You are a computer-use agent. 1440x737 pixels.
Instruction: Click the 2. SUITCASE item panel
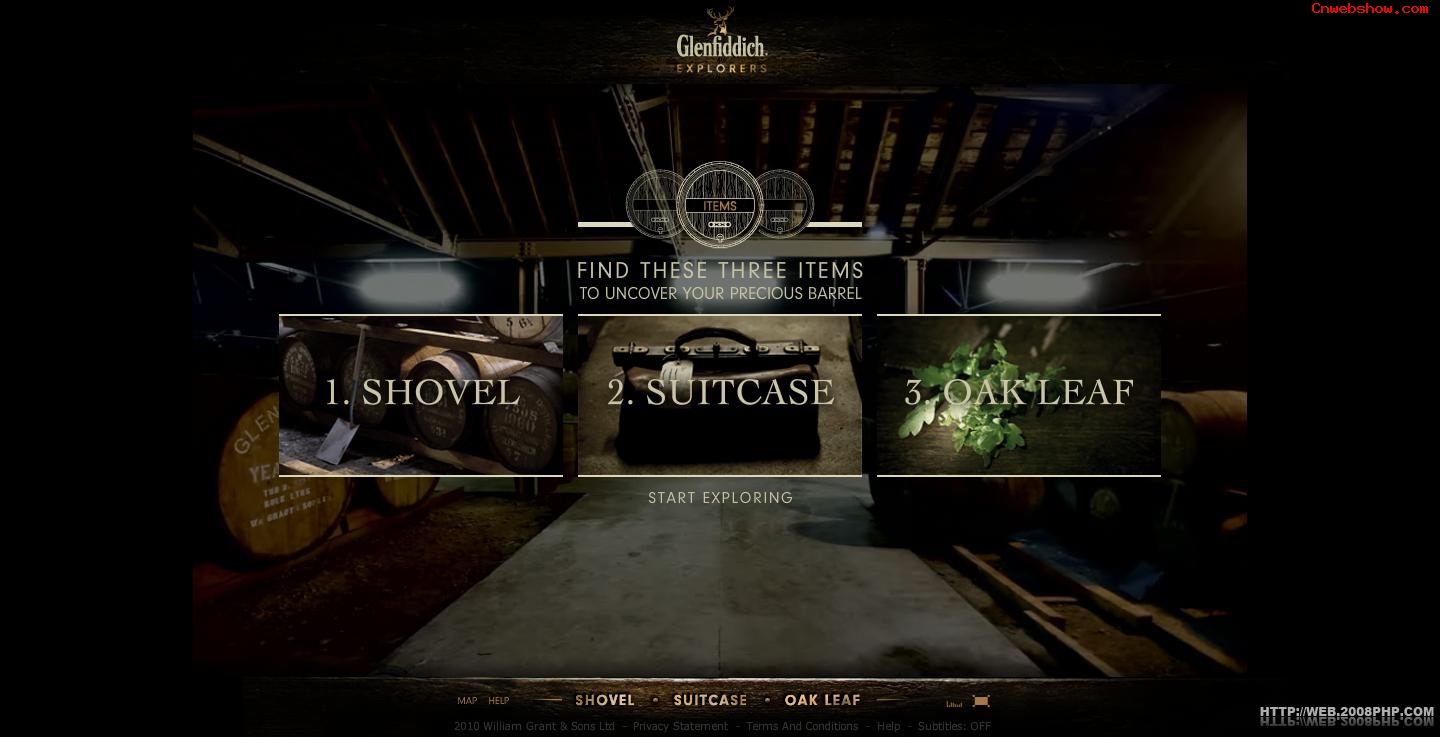(x=720, y=394)
